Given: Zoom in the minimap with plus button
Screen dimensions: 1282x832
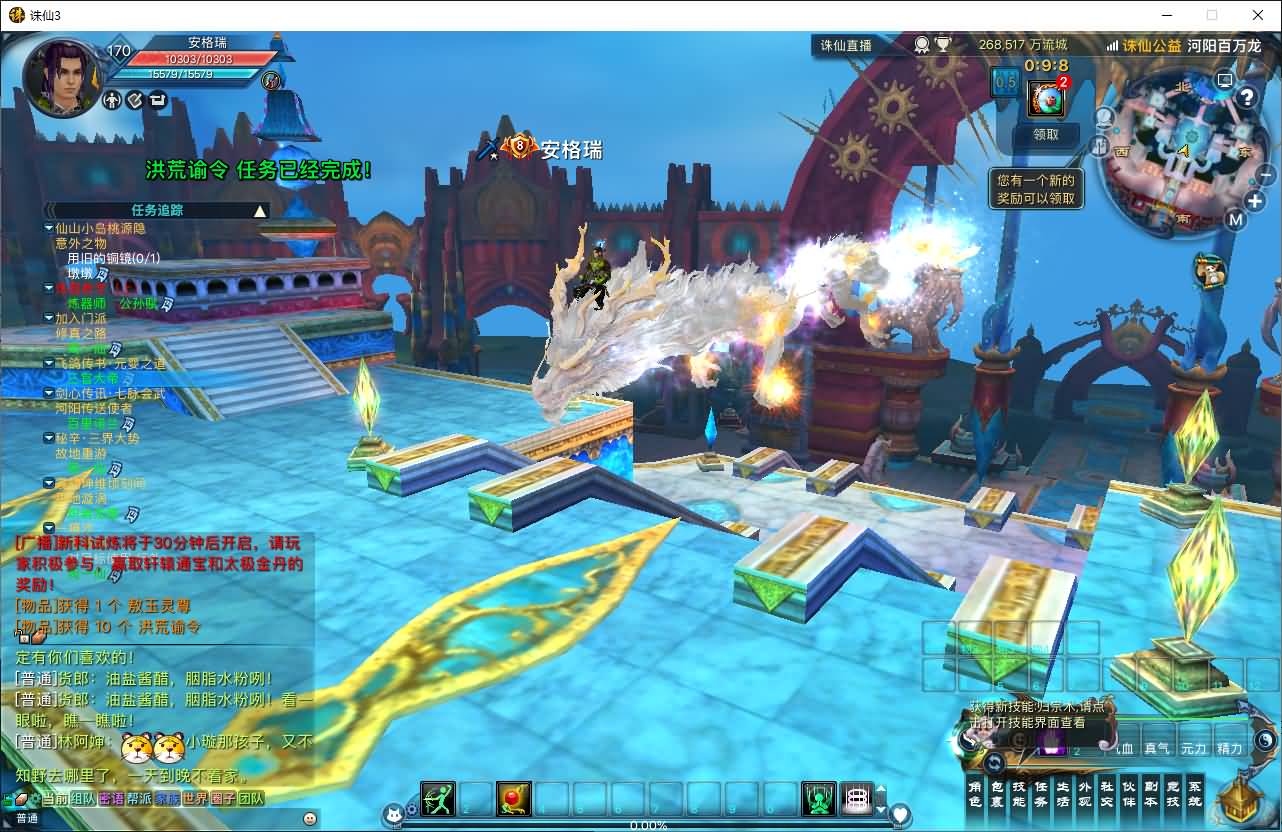Looking at the screenshot, I should point(1256,201).
